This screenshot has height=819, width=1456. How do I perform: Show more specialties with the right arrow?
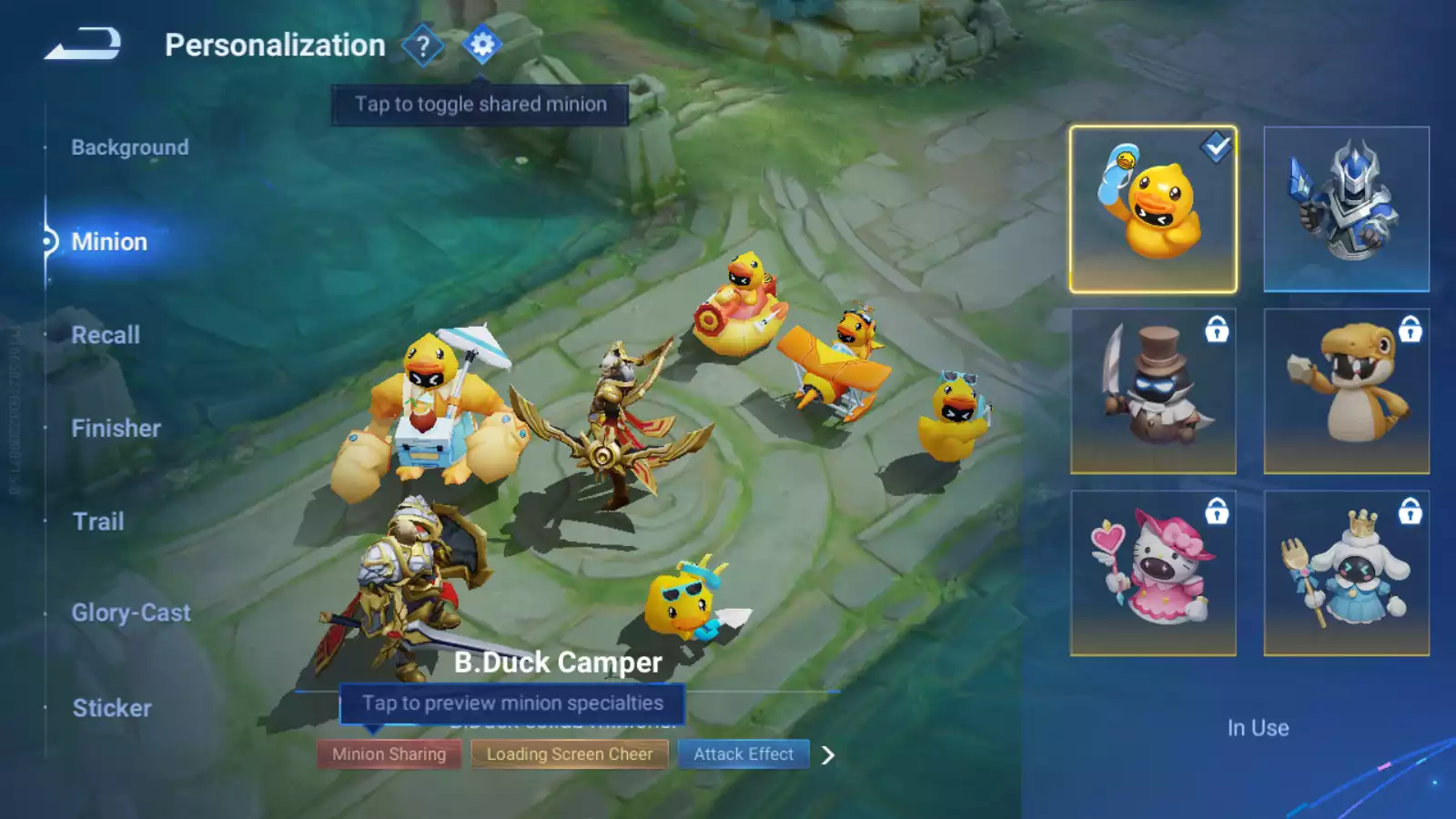pyautogui.click(x=827, y=755)
